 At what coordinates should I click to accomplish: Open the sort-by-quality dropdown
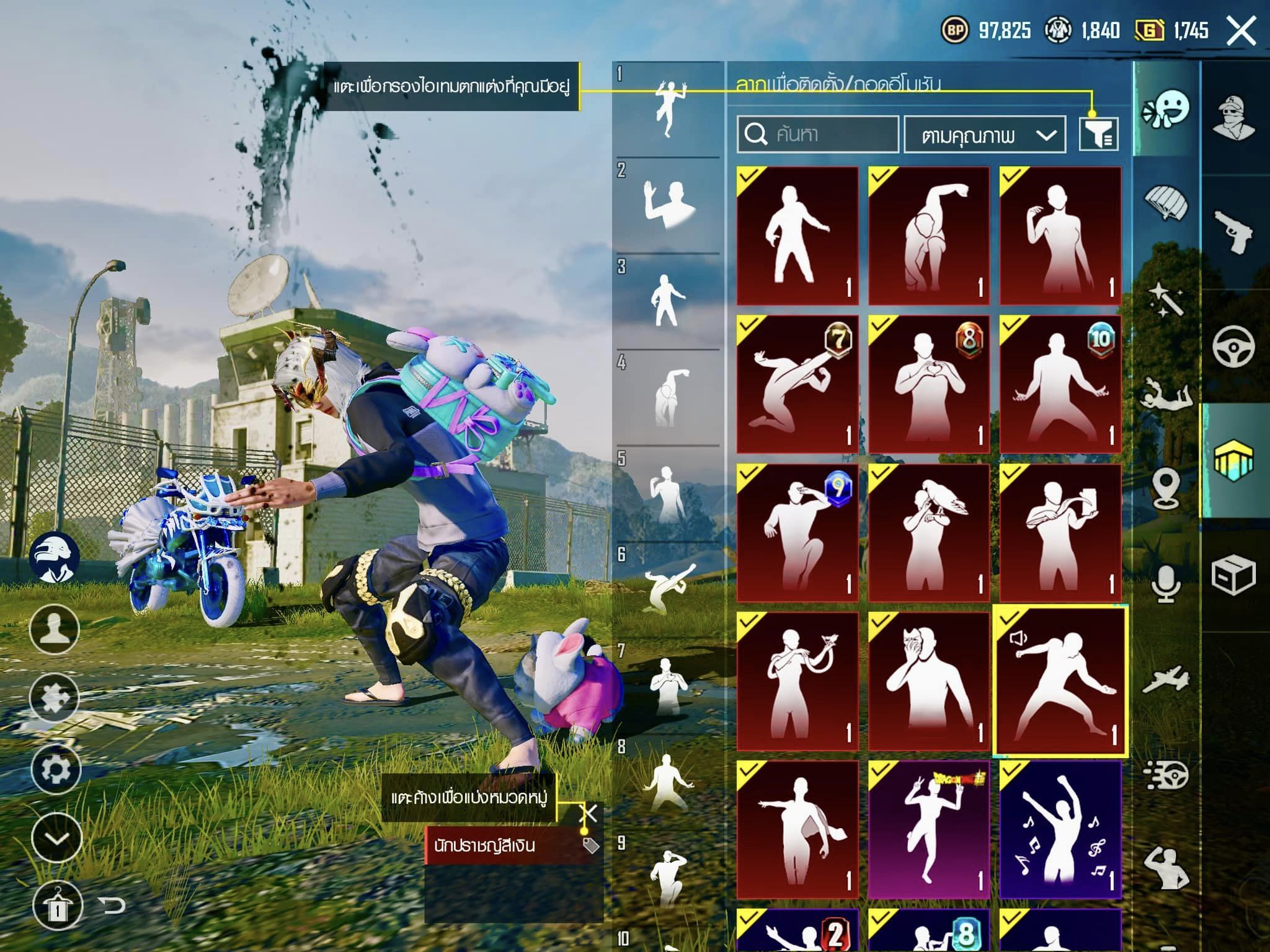point(984,134)
